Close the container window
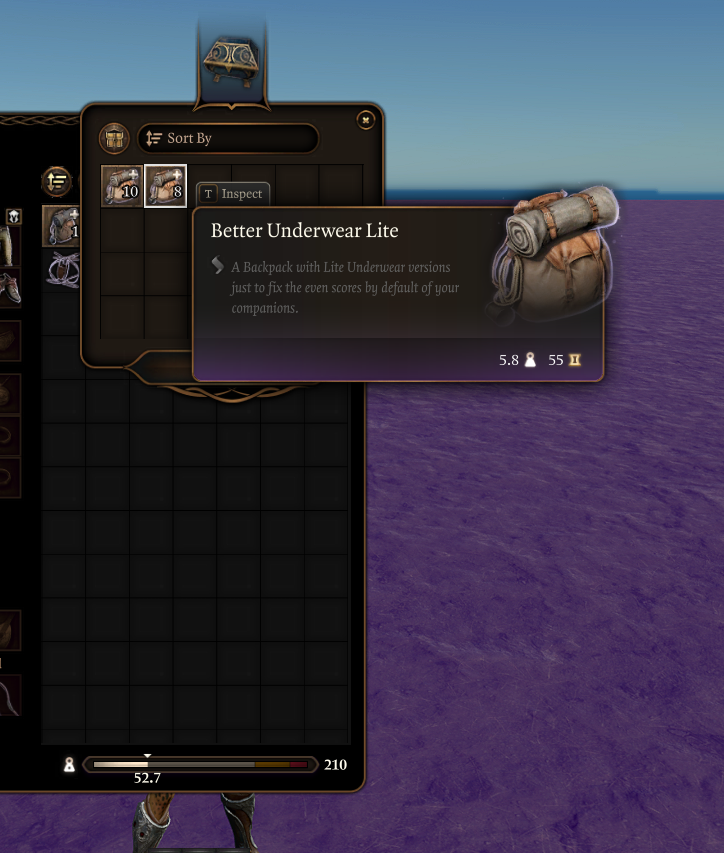Screen dimensions: 724x853 click(366, 120)
